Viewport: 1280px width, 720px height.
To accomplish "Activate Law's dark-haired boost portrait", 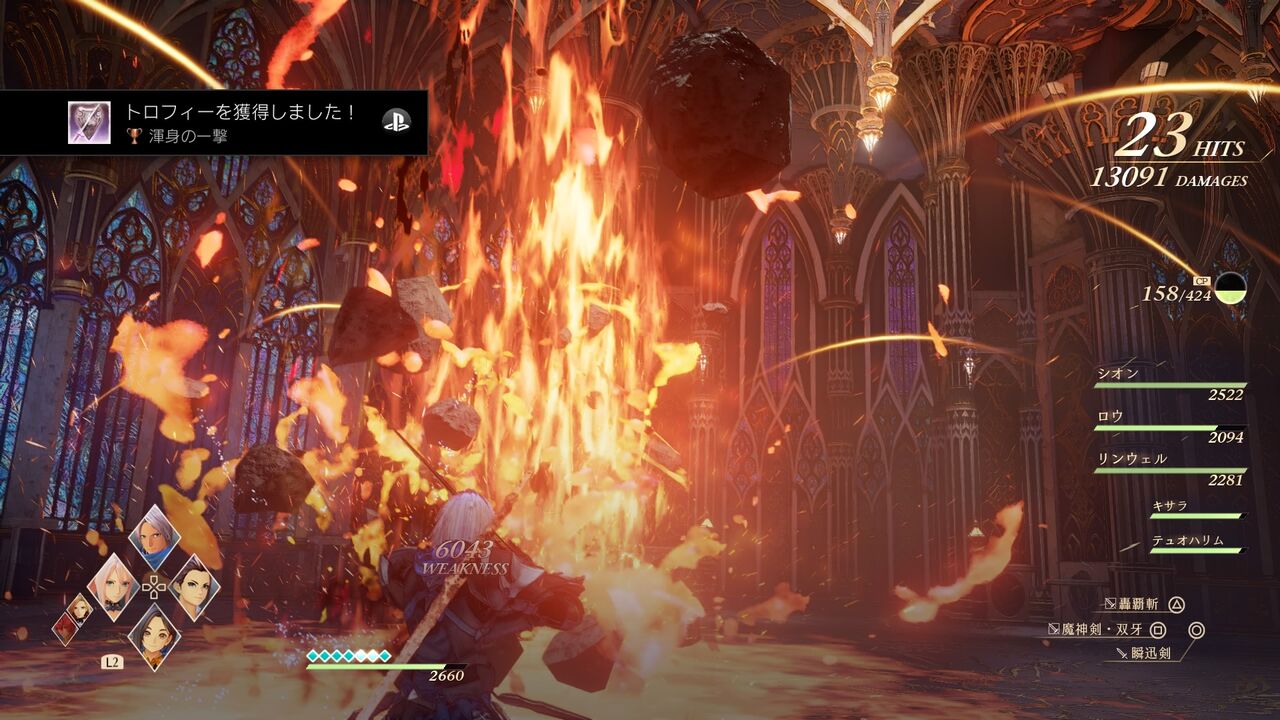I will click(194, 587).
